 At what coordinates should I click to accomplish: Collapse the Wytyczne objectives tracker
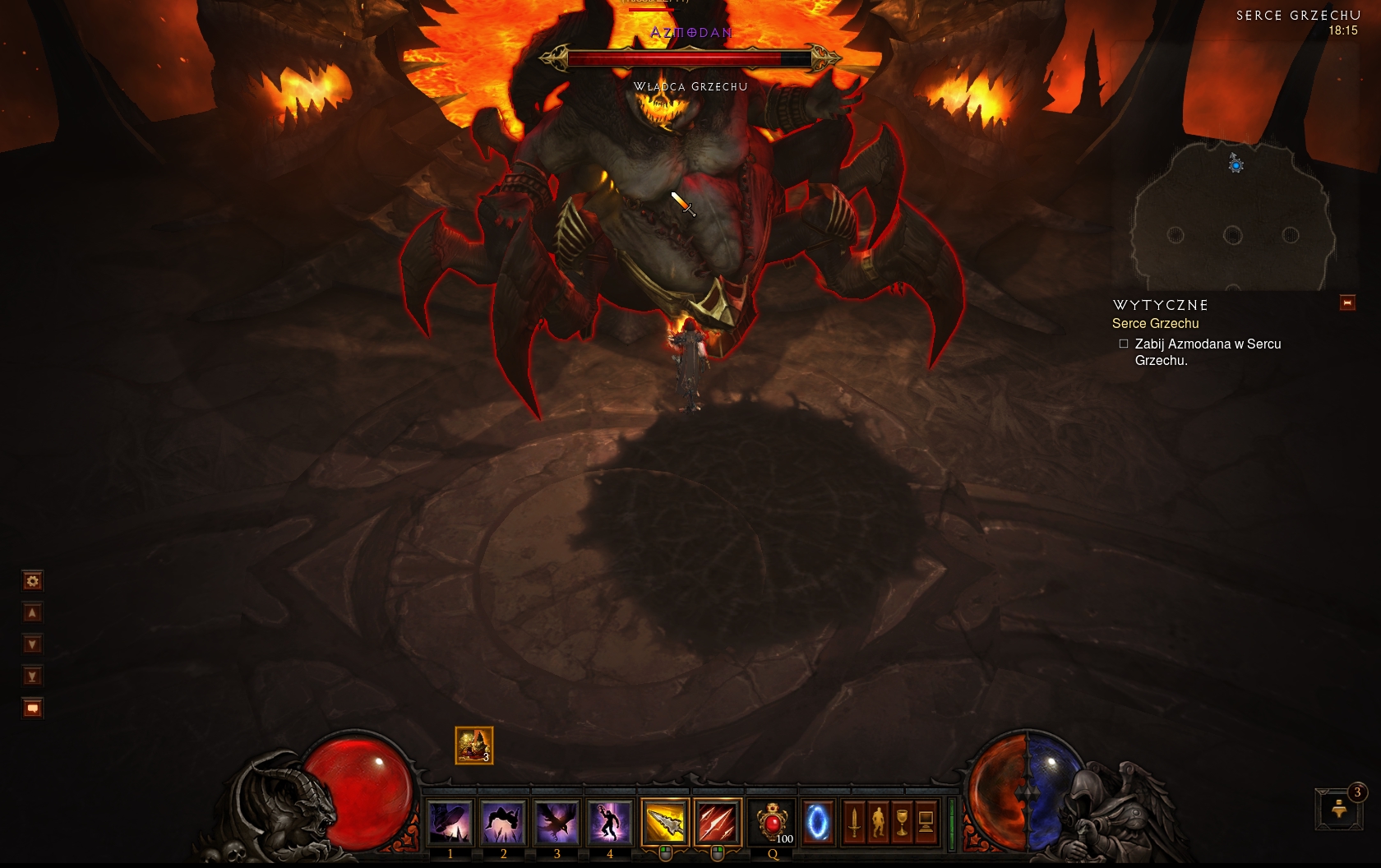point(1347,303)
